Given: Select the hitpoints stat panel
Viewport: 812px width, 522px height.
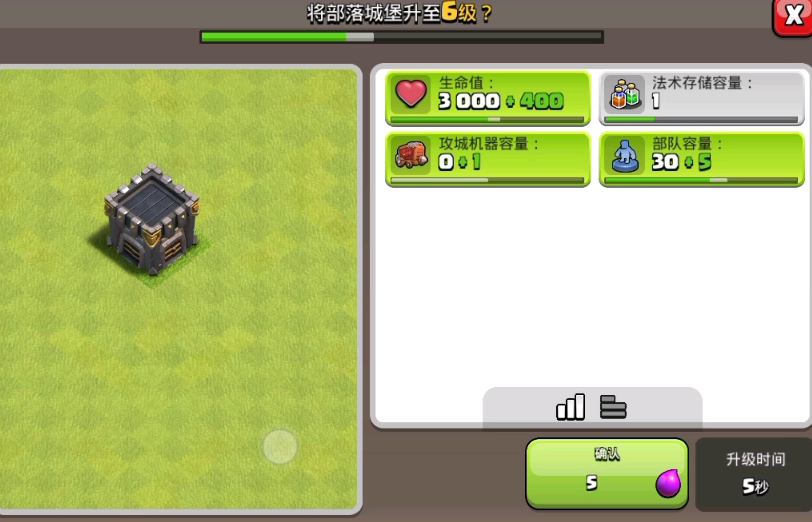Looking at the screenshot, I should click(488, 98).
